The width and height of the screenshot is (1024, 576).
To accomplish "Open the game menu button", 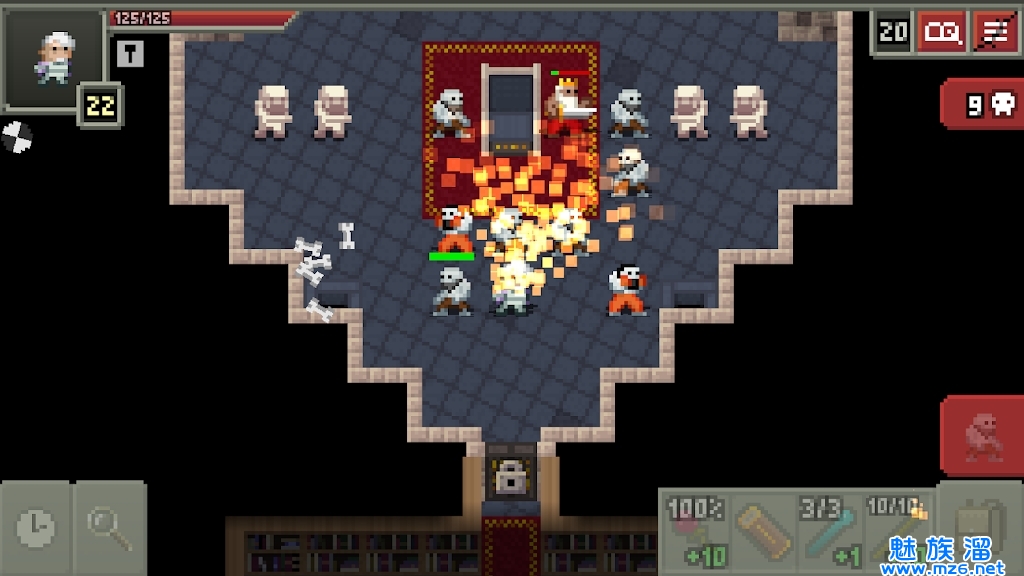I will tap(996, 32).
